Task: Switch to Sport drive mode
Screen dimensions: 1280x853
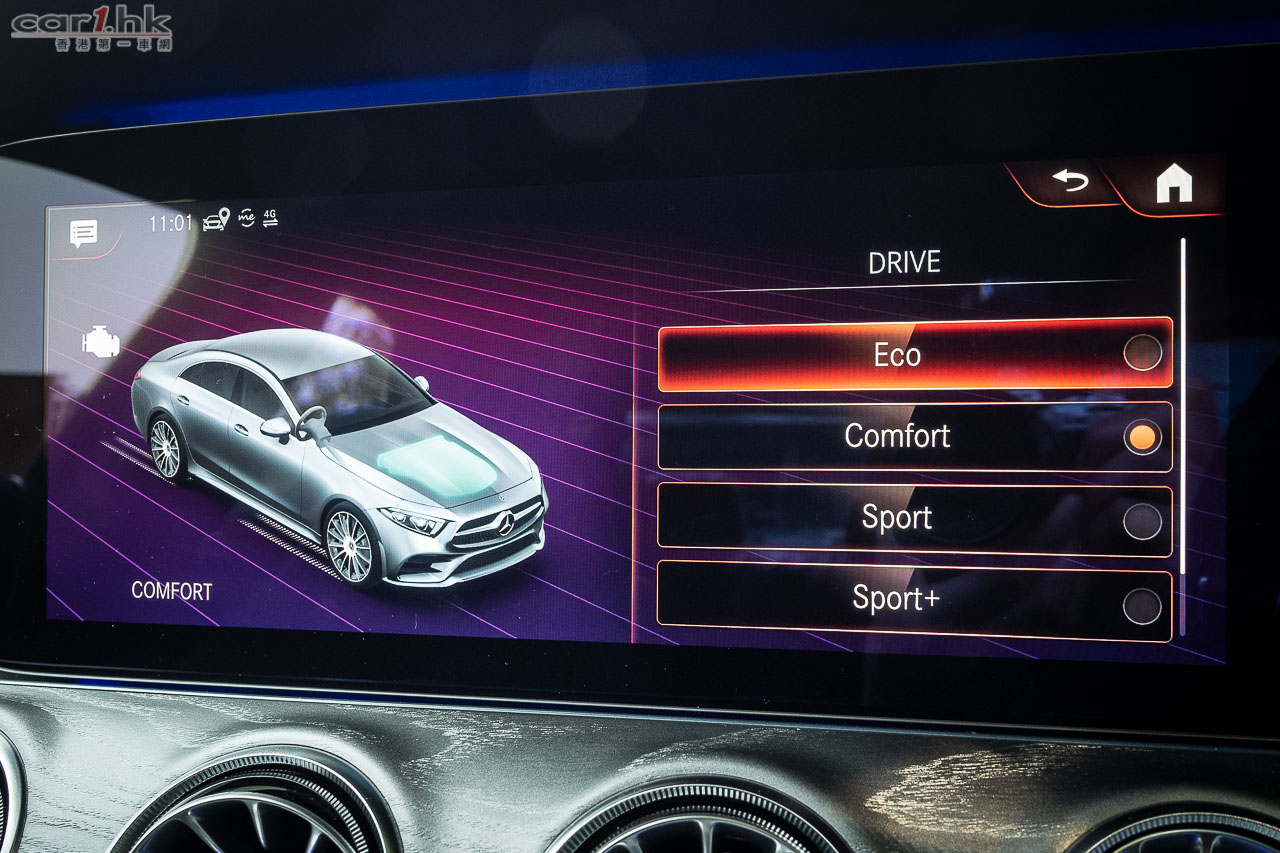Action: click(x=898, y=517)
